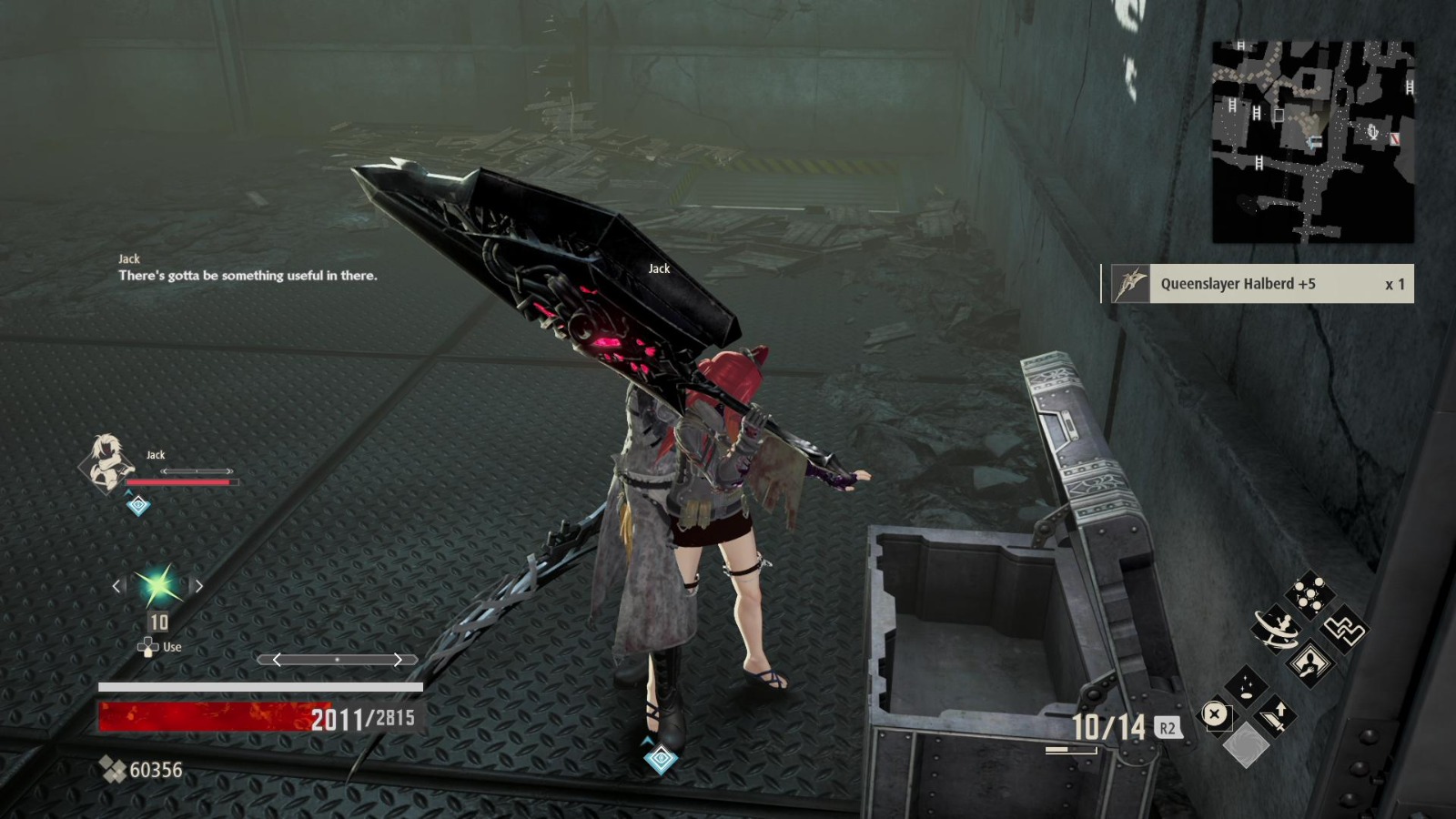This screenshot has width=1456, height=819.
Task: Click the R2 button prompt near the chest
Action: pyautogui.click(x=1168, y=728)
